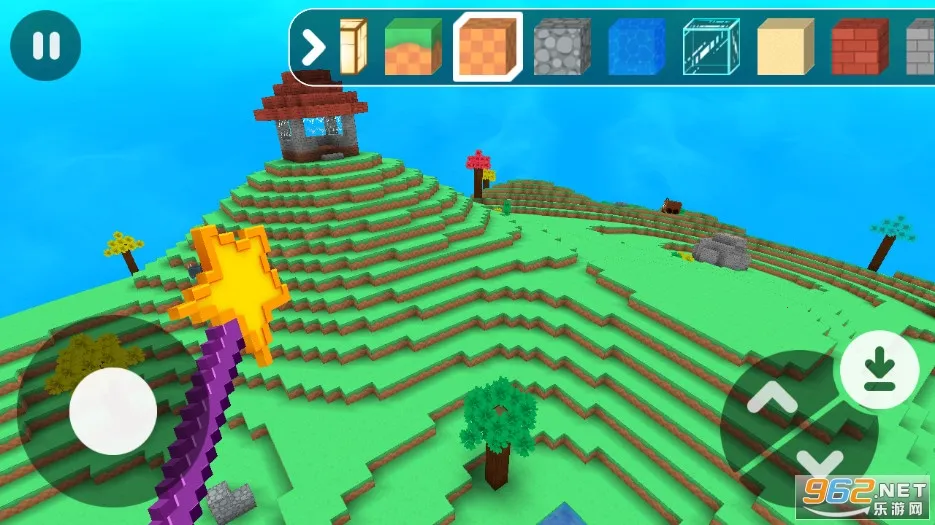Screen dimensions: 935x525
Task: Tap the fly-up arrow button
Action: (772, 399)
